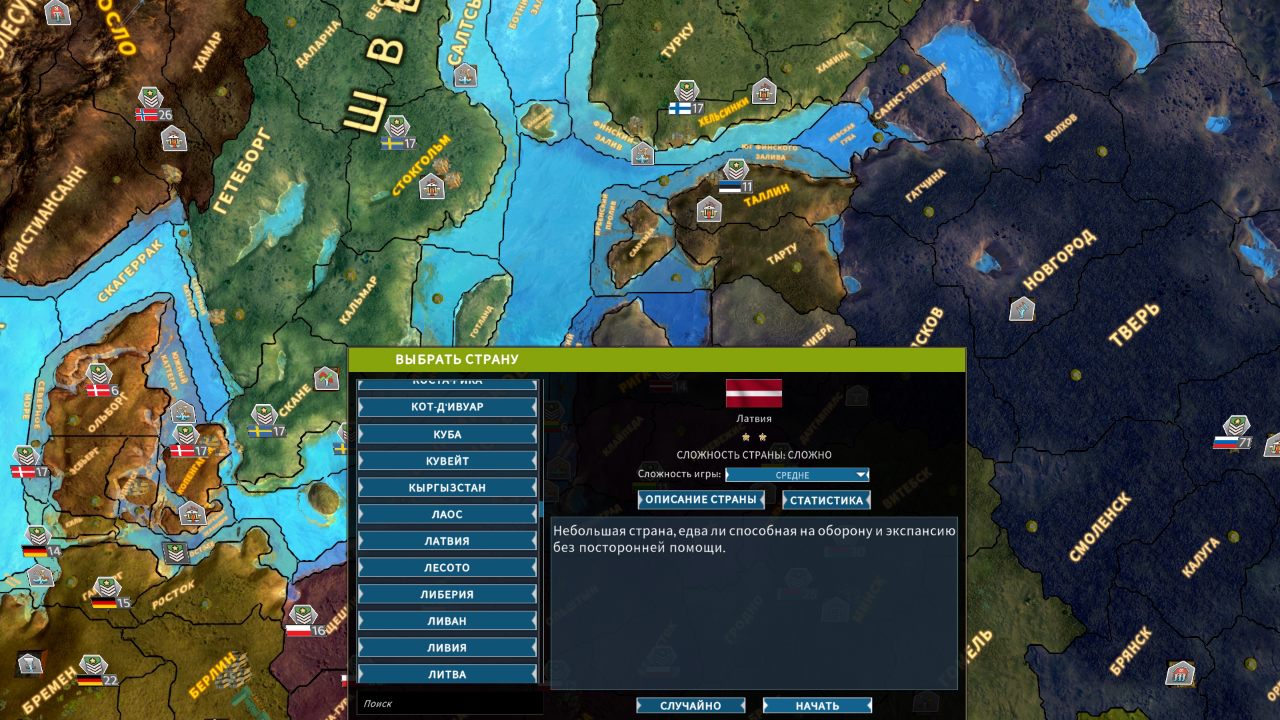Select ЛИТВА from the country list
Image resolution: width=1280 pixels, height=720 pixels.
[448, 674]
